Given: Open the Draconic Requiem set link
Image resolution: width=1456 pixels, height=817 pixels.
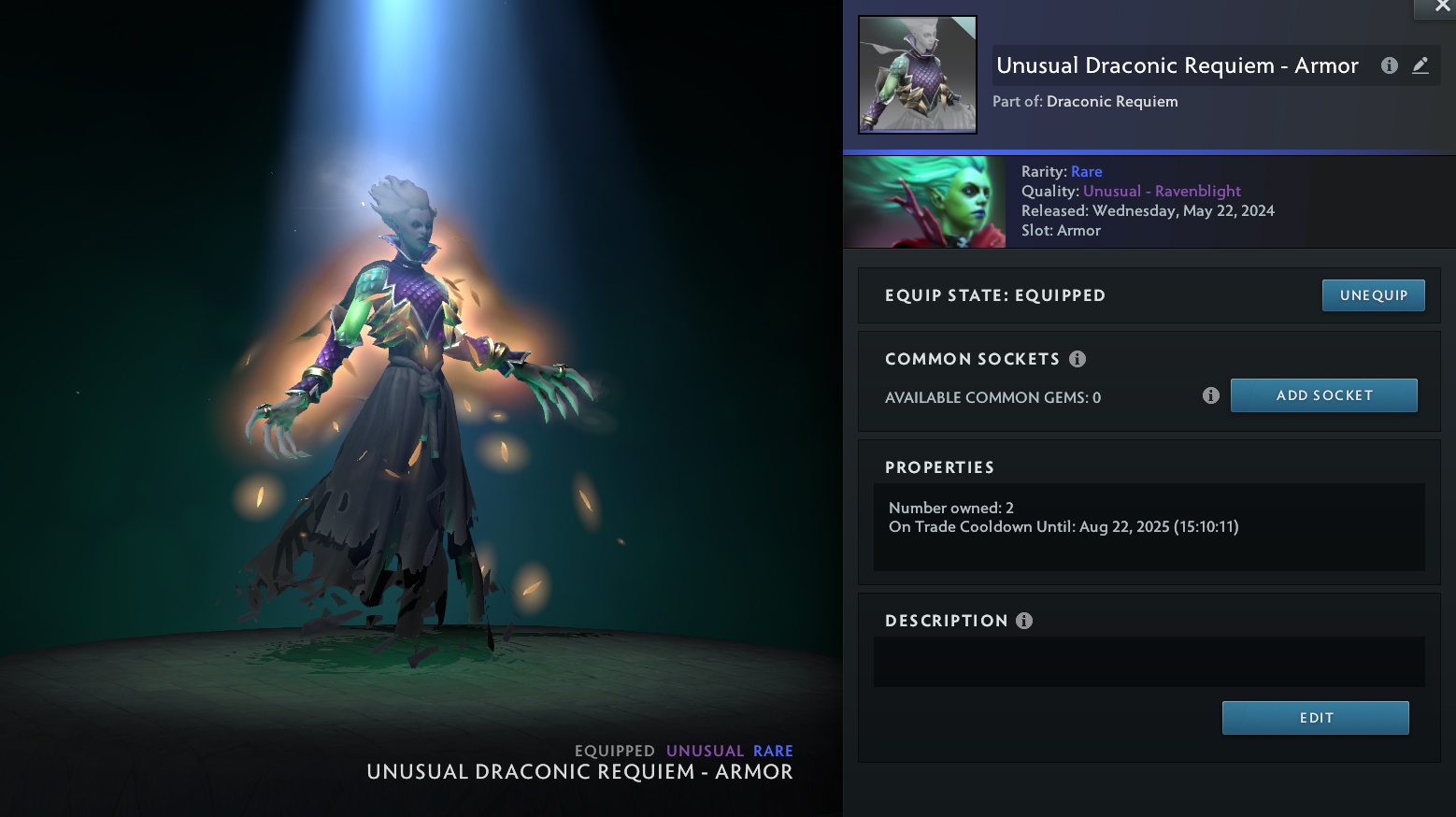Looking at the screenshot, I should 1112,102.
